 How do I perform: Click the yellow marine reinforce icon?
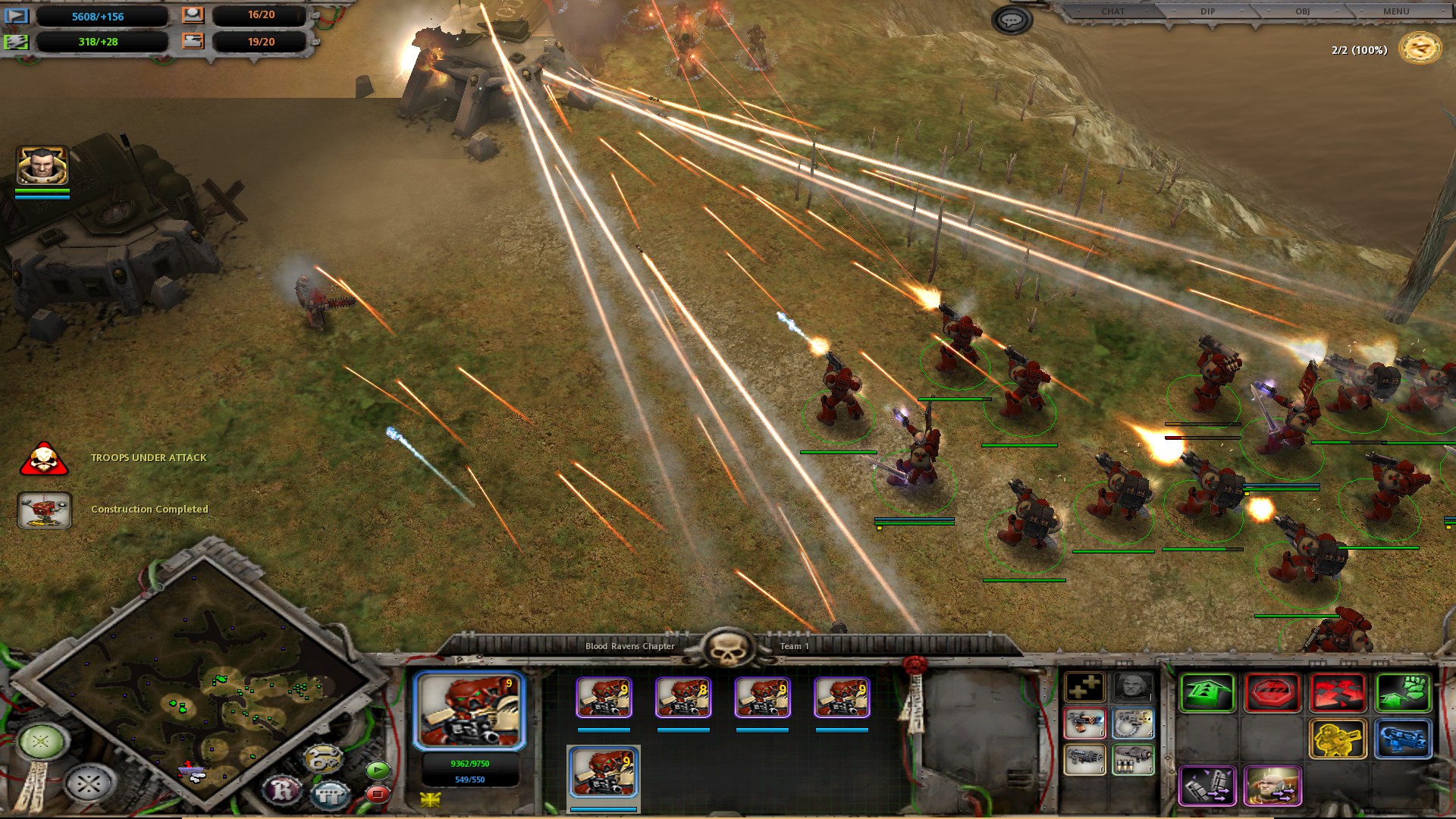point(1338,739)
